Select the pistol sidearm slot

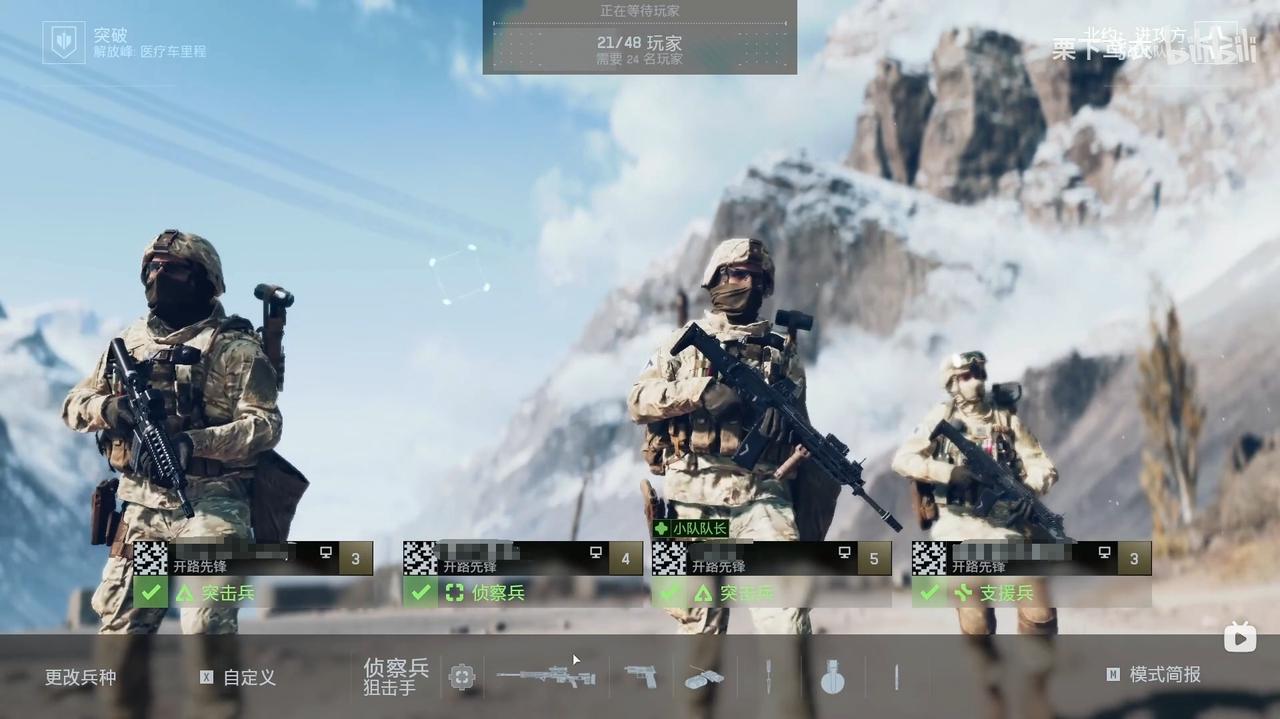(x=640, y=677)
